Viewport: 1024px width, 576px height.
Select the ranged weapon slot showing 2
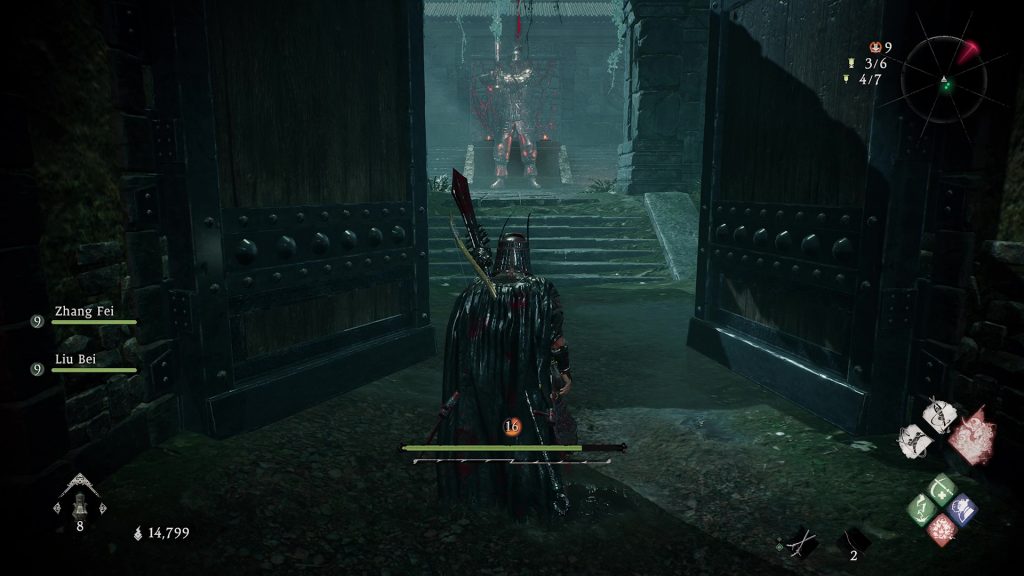coord(852,542)
